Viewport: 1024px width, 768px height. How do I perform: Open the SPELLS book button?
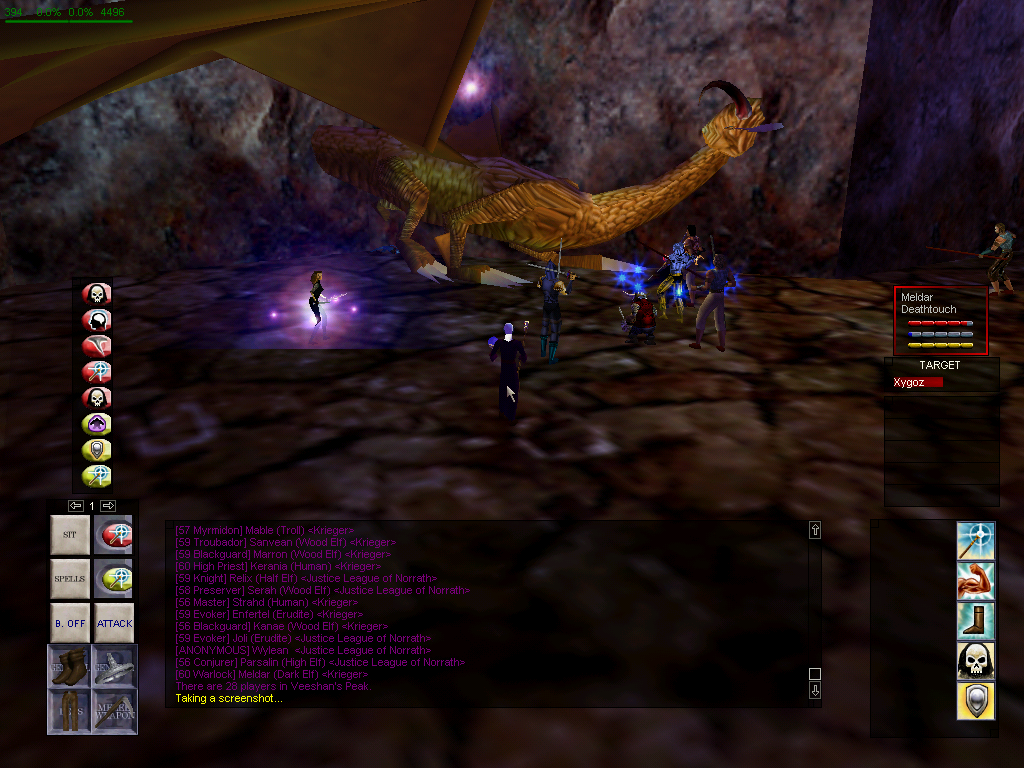pyautogui.click(x=70, y=579)
